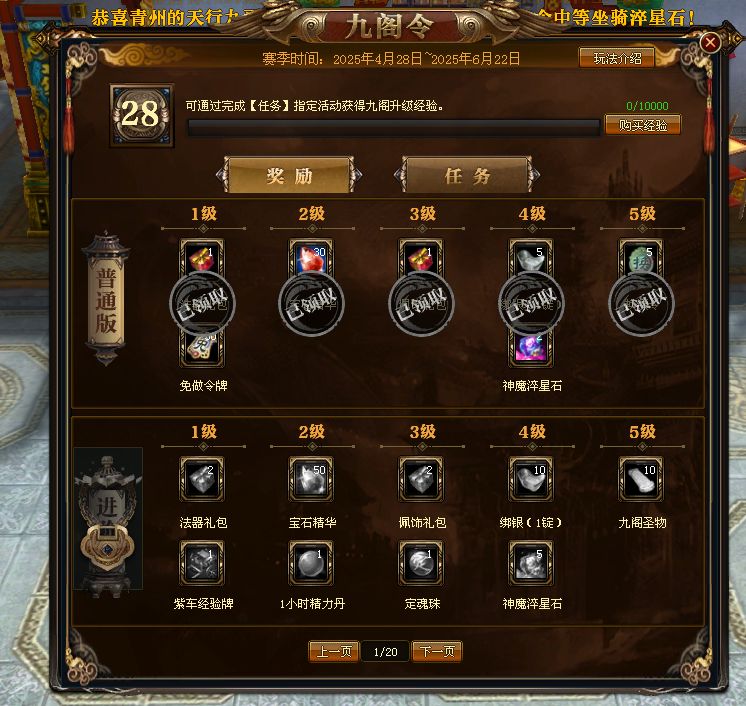Go to the next page with 下一页

437,652
